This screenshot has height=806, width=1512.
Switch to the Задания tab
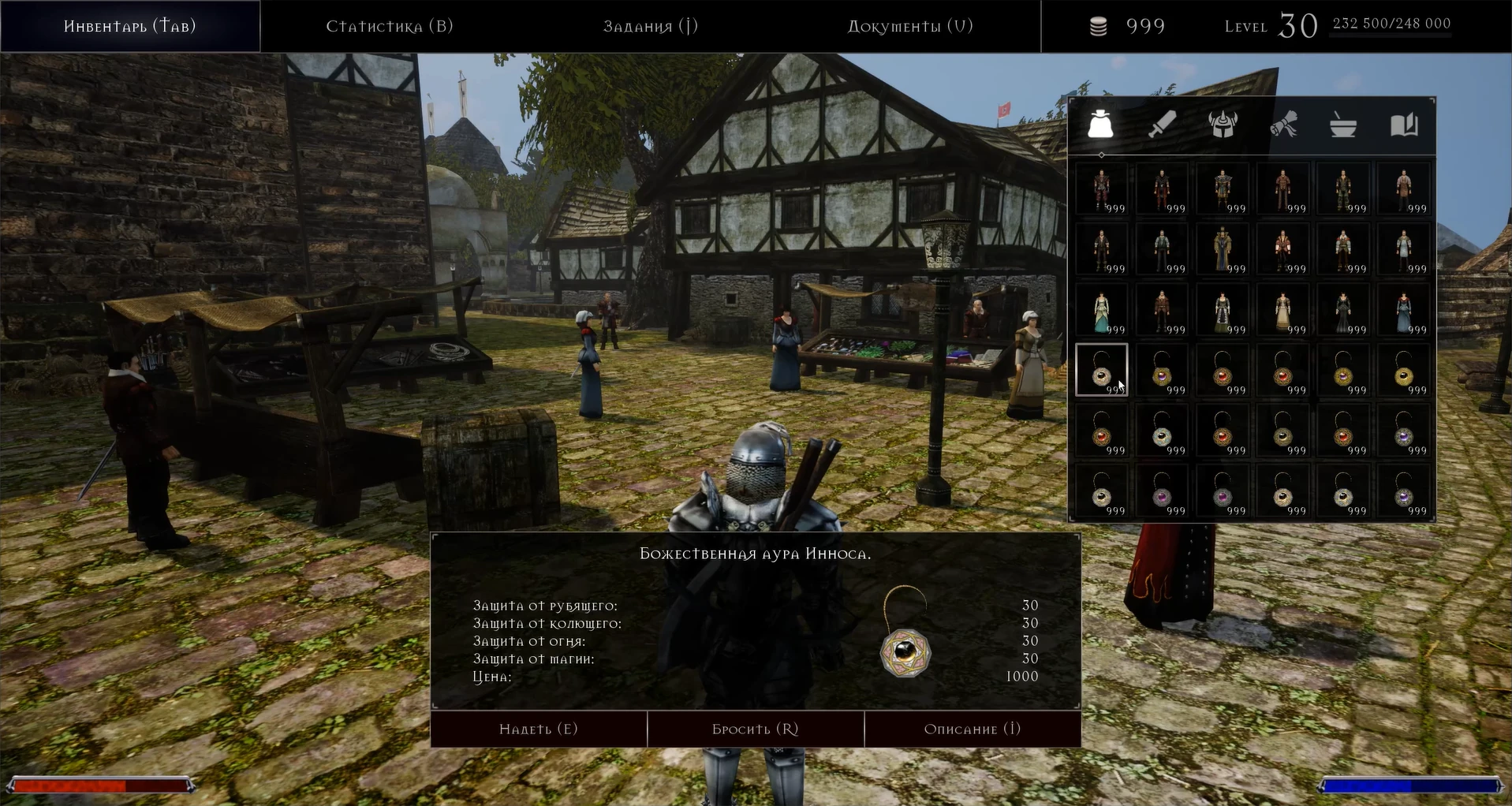(x=651, y=26)
